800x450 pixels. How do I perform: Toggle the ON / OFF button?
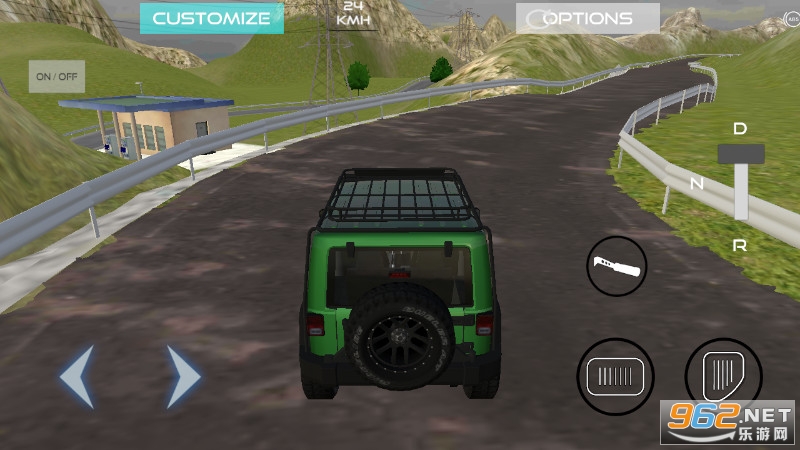tap(56, 76)
